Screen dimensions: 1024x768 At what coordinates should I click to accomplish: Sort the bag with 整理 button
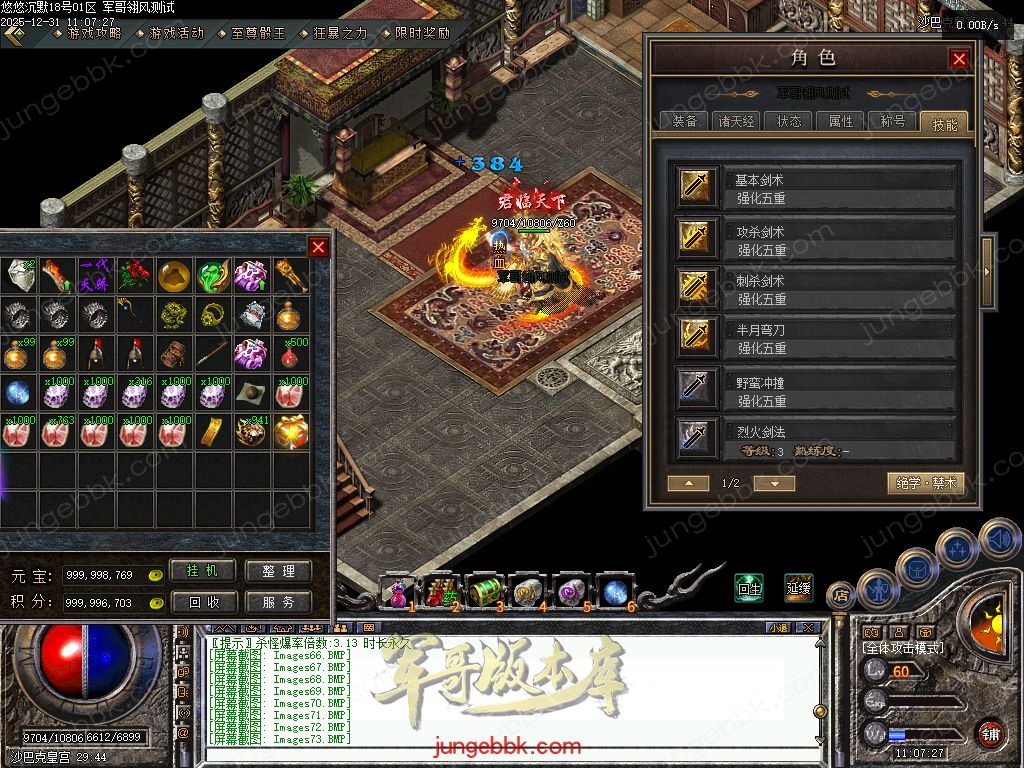[278, 571]
